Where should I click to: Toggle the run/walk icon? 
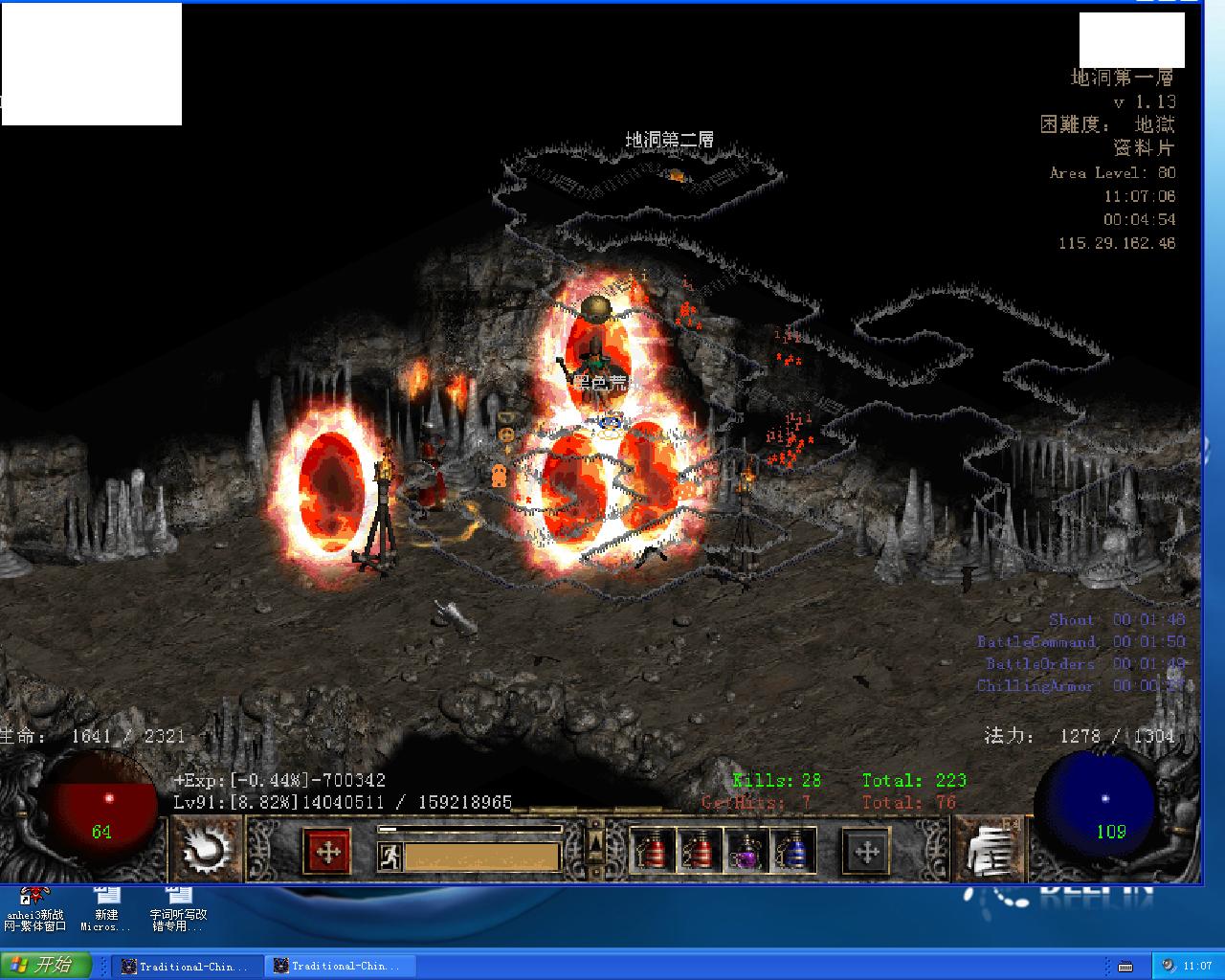[x=390, y=856]
